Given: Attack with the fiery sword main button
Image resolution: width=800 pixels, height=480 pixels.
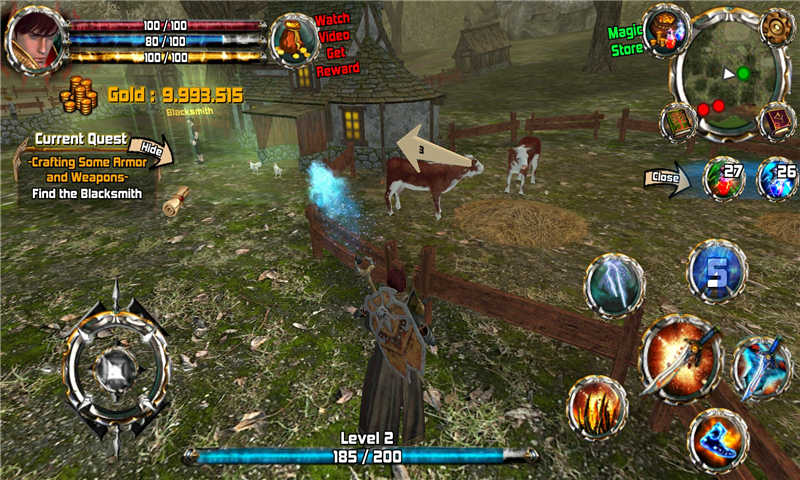Looking at the screenshot, I should (x=680, y=355).
